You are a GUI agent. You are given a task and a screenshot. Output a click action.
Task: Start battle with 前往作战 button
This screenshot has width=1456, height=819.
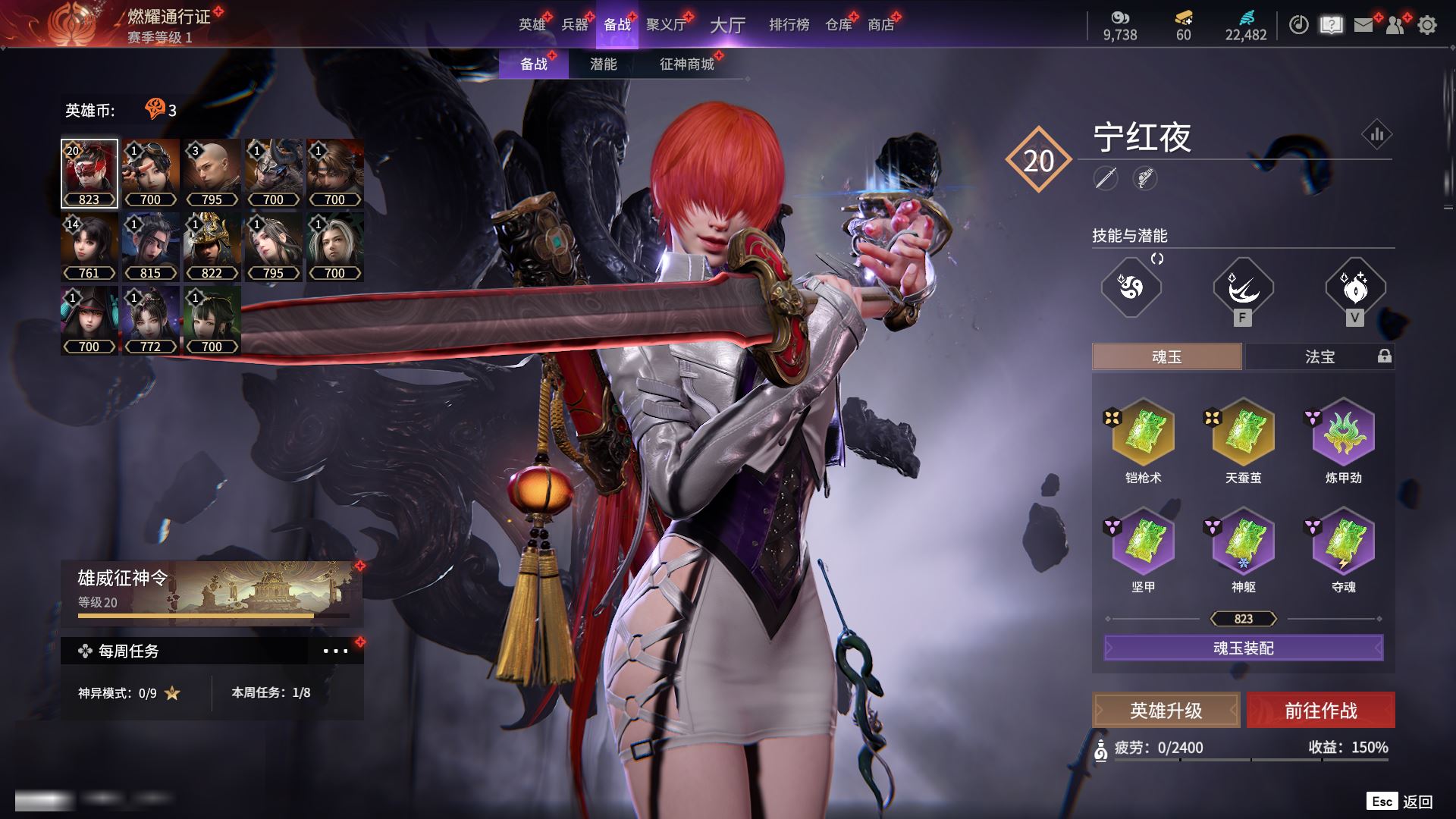pyautogui.click(x=1320, y=711)
